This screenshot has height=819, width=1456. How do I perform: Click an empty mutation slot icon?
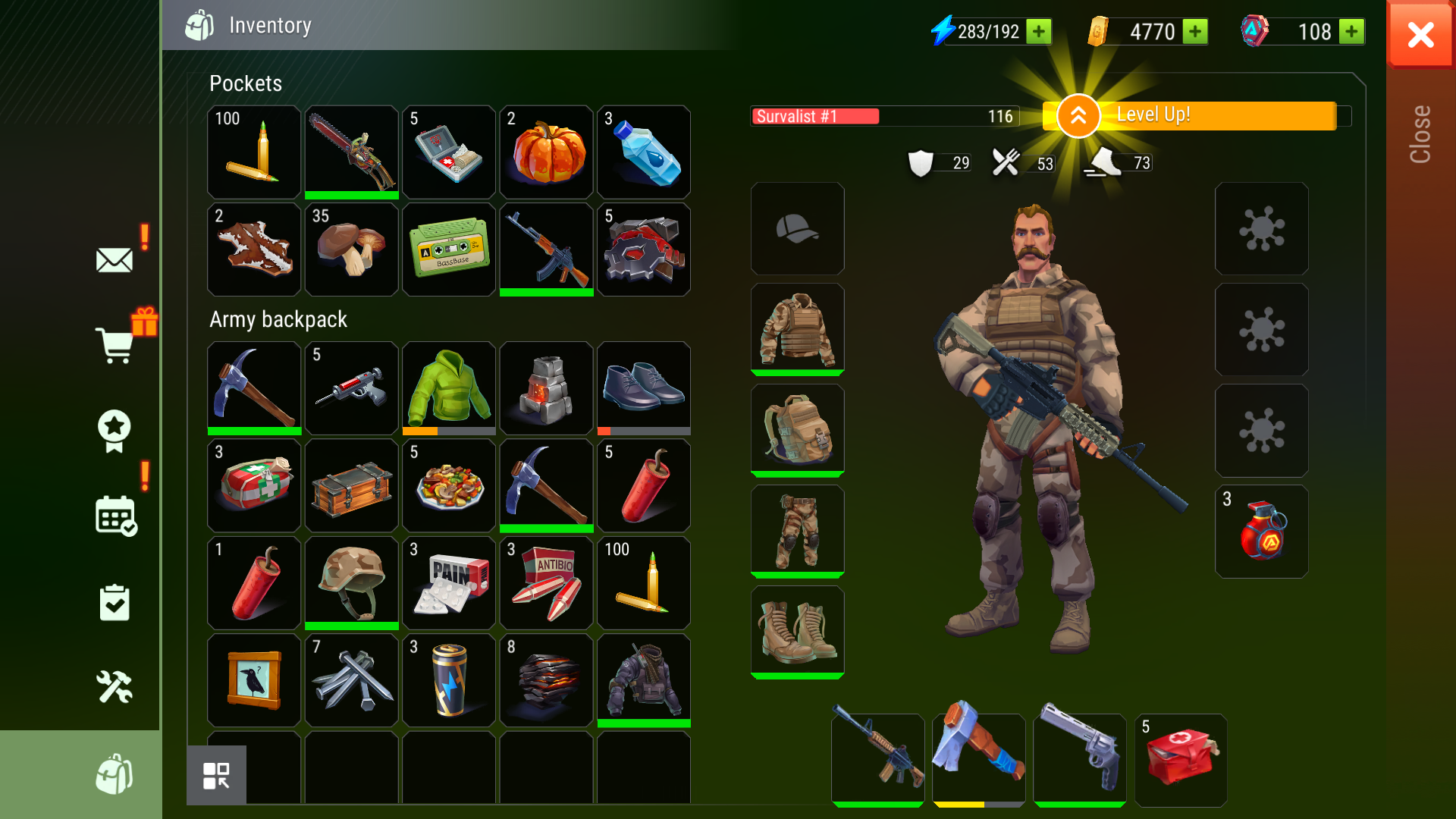[x=1261, y=229]
